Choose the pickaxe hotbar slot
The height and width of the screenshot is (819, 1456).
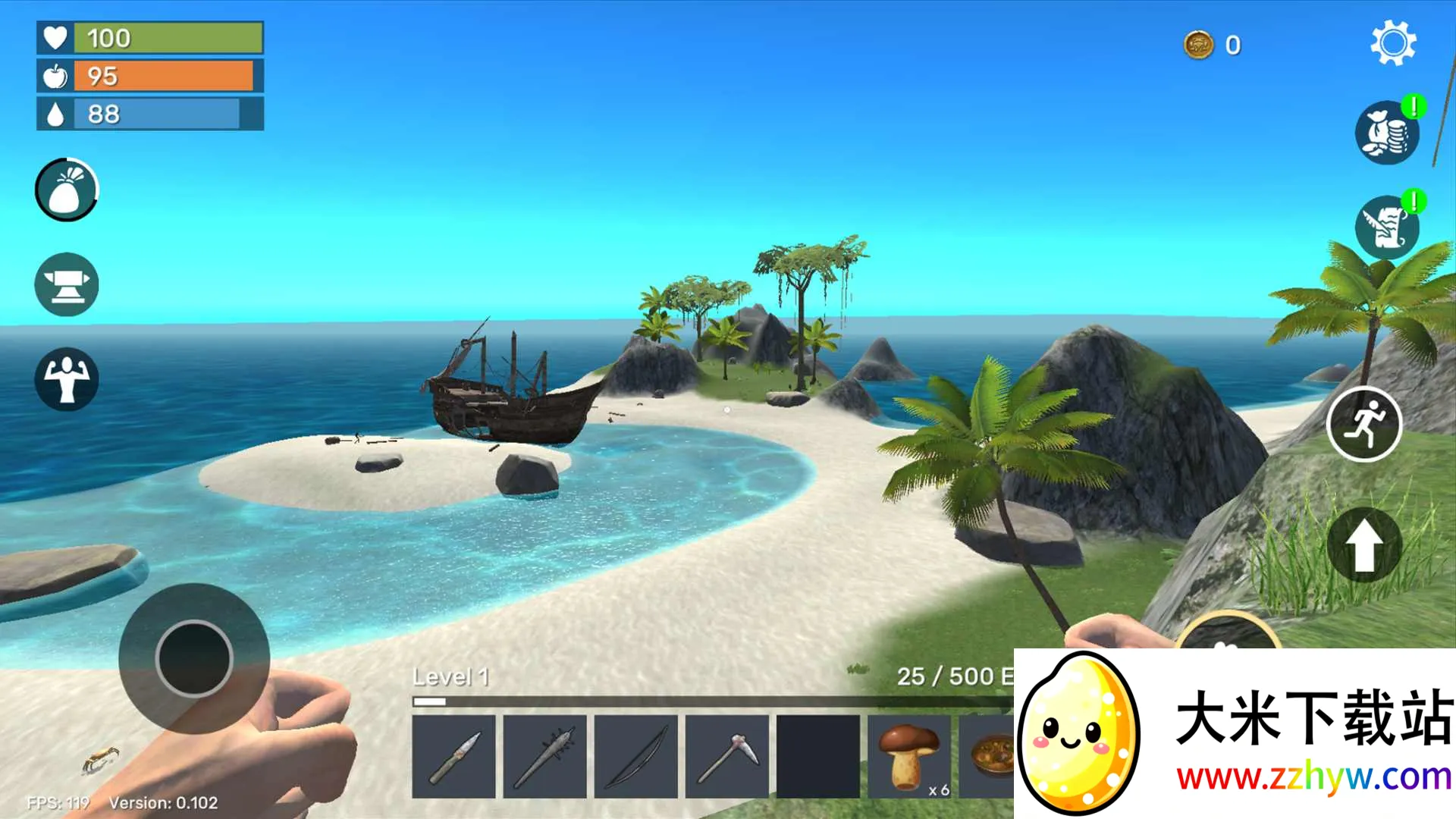coord(726,757)
